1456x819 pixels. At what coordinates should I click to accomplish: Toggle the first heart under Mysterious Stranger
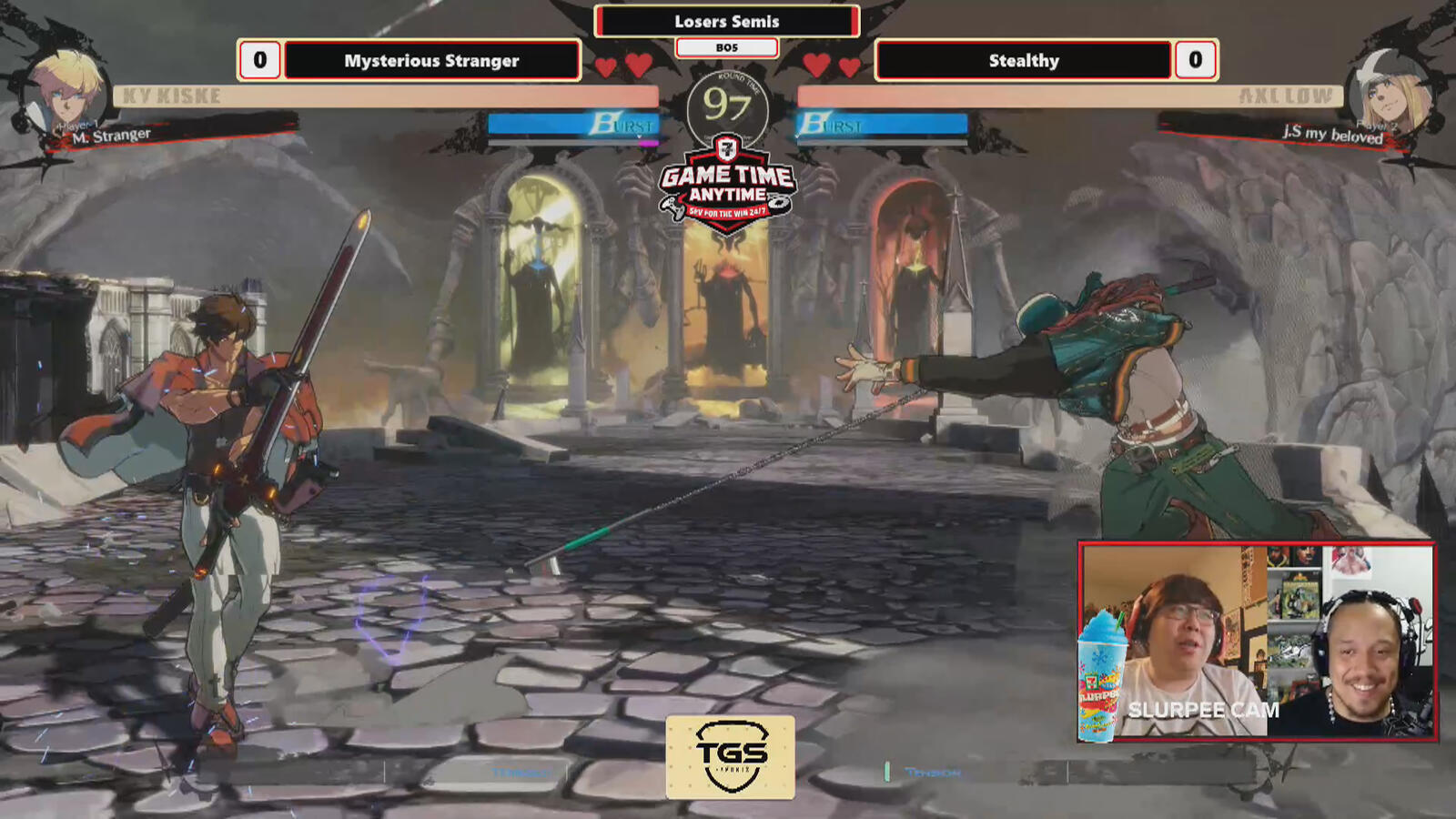(603, 63)
